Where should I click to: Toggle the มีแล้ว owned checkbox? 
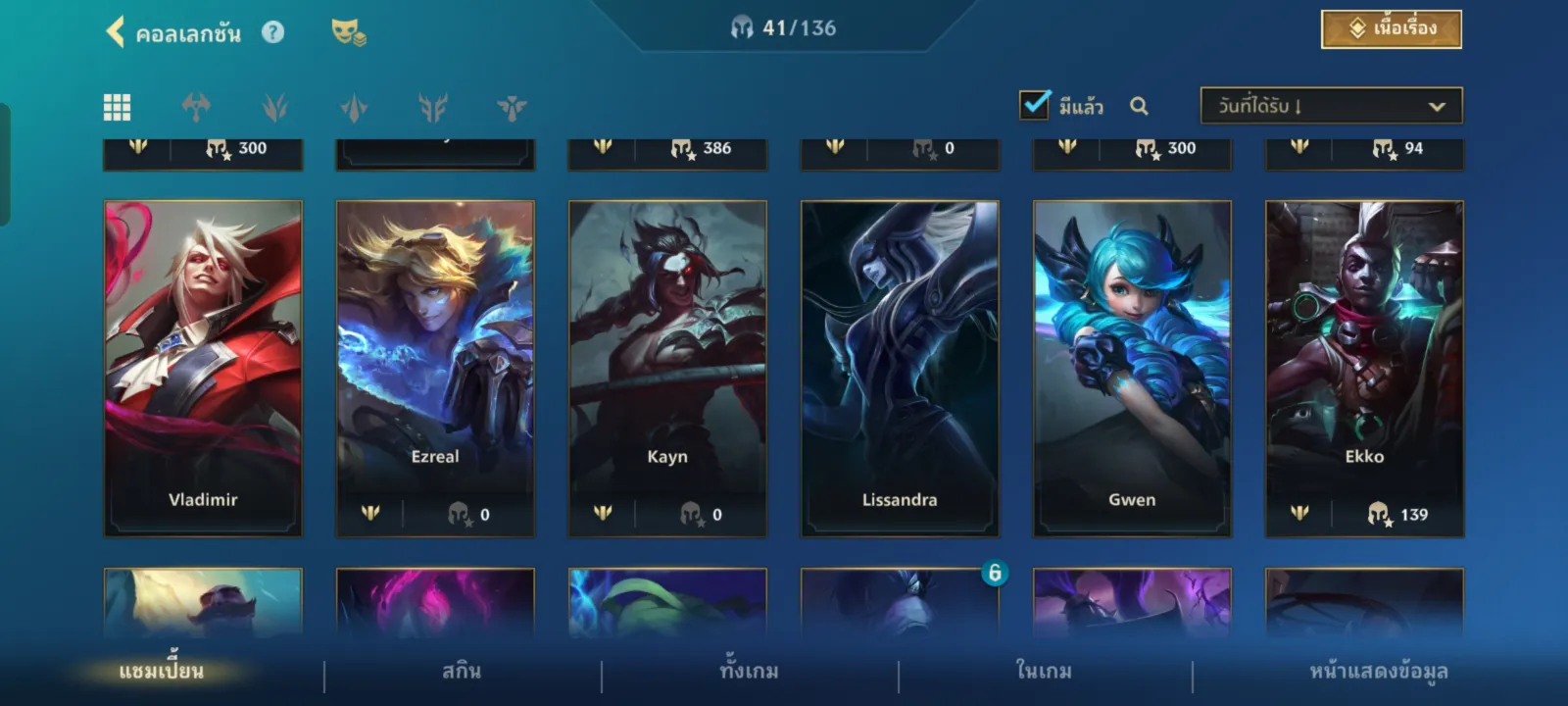click(1035, 105)
